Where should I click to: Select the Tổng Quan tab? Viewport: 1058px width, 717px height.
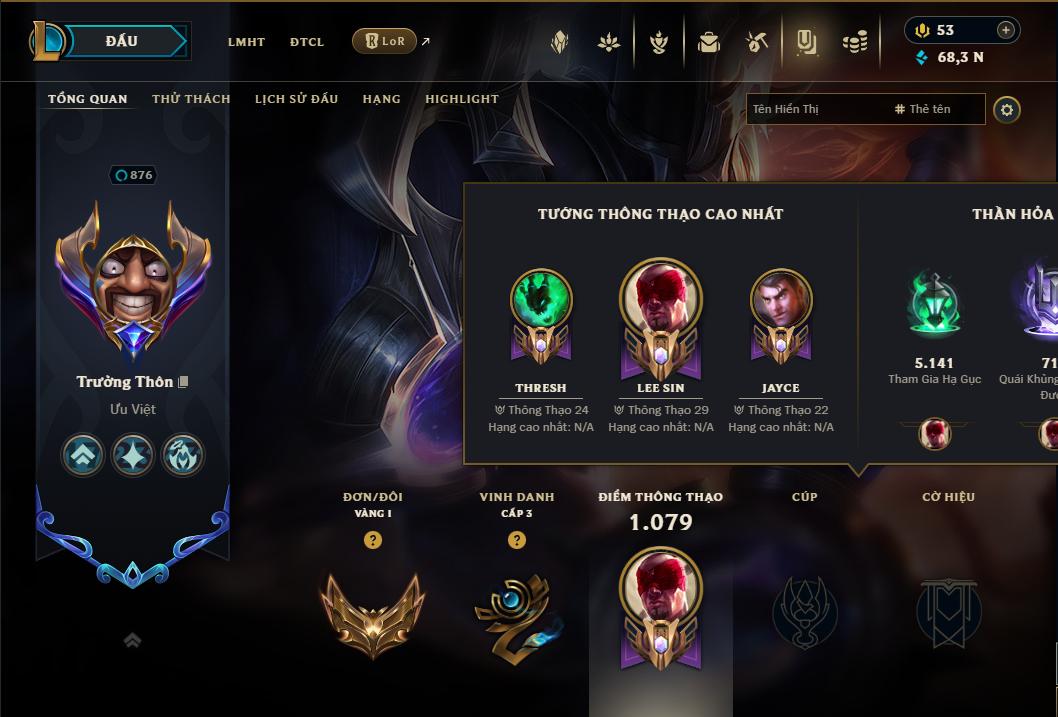tap(88, 99)
